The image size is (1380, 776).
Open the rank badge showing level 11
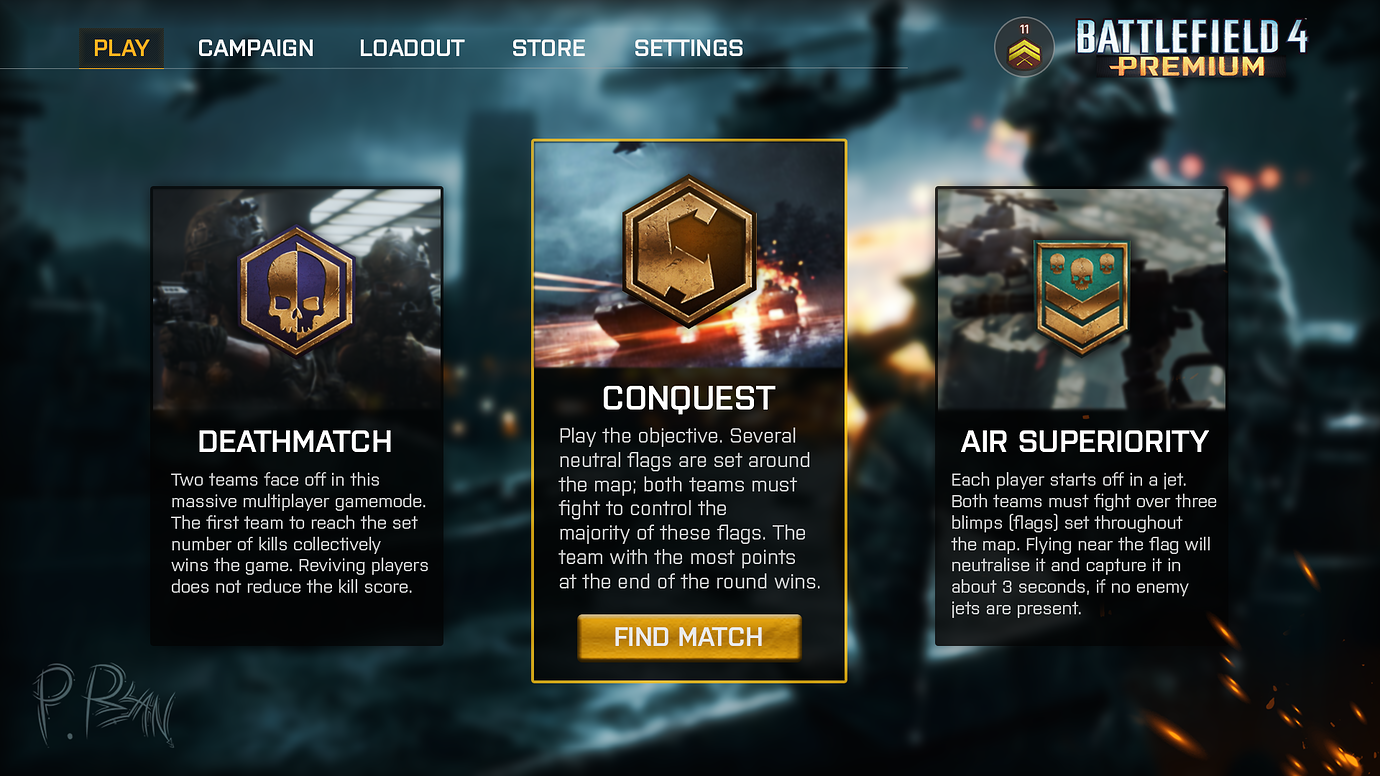(x=1022, y=47)
